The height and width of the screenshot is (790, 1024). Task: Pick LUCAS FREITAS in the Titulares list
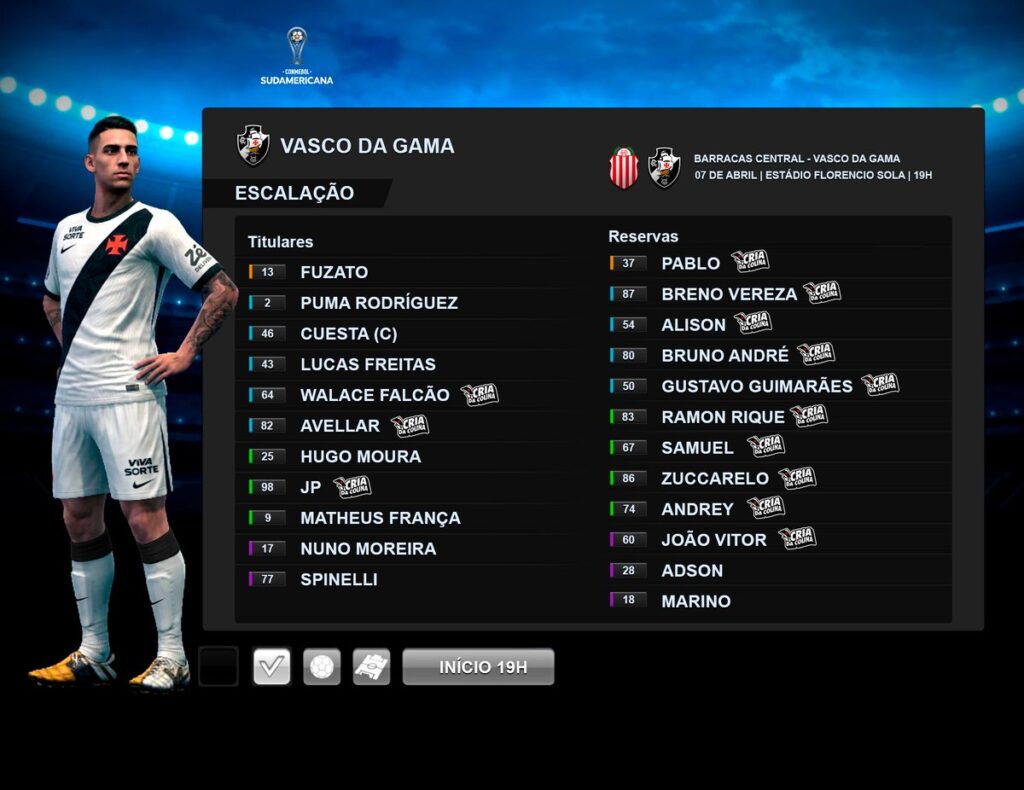pos(368,364)
